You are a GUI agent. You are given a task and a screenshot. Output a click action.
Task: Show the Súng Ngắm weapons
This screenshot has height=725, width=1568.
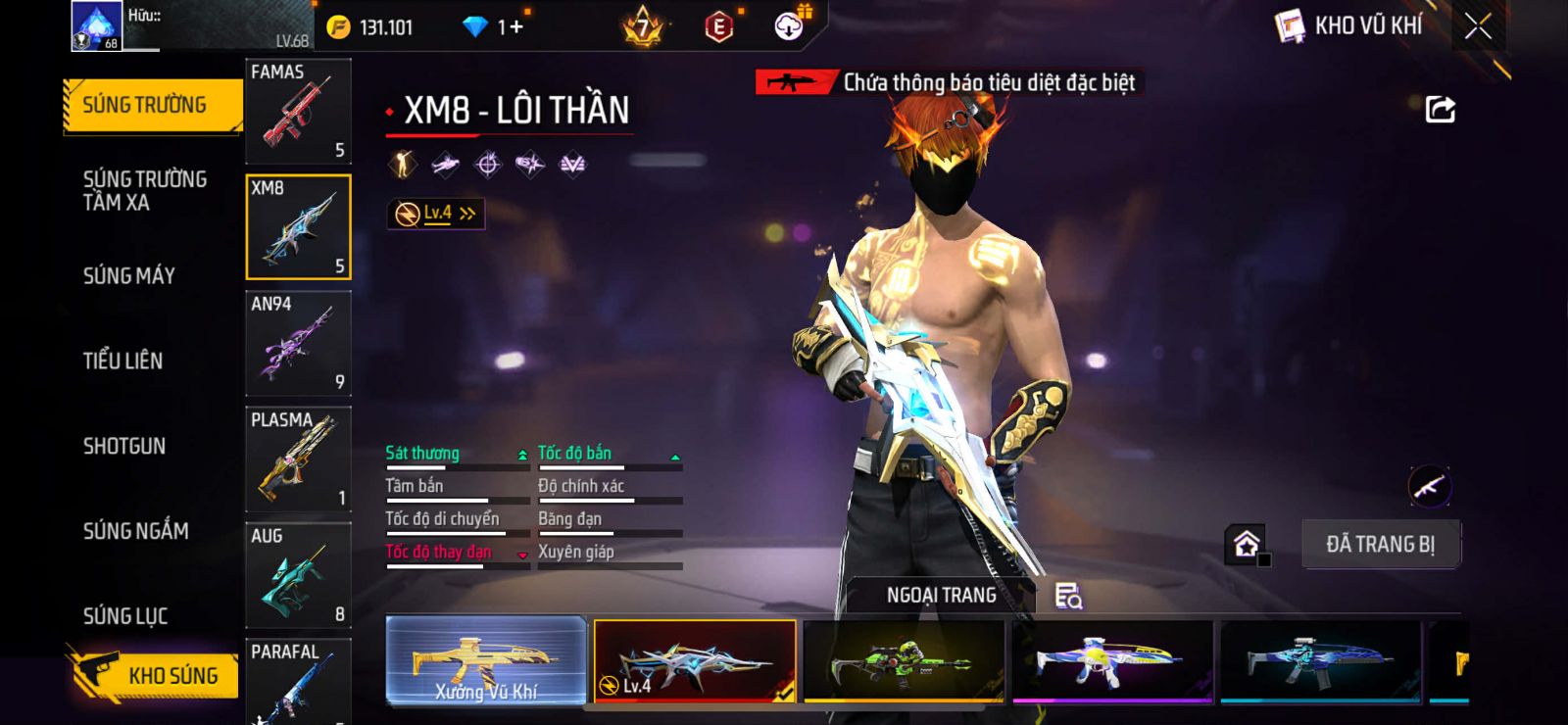tap(136, 531)
